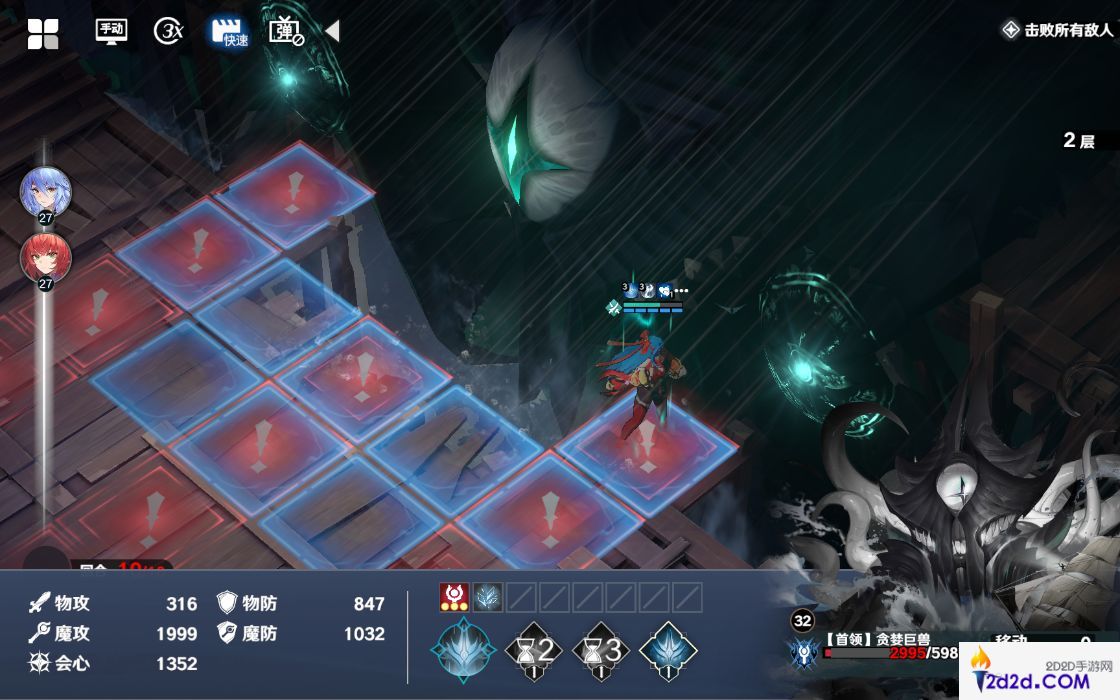Screen dimensions: 1120x700
Task: Toggle the 快速 fast animation mode
Action: click(x=229, y=31)
